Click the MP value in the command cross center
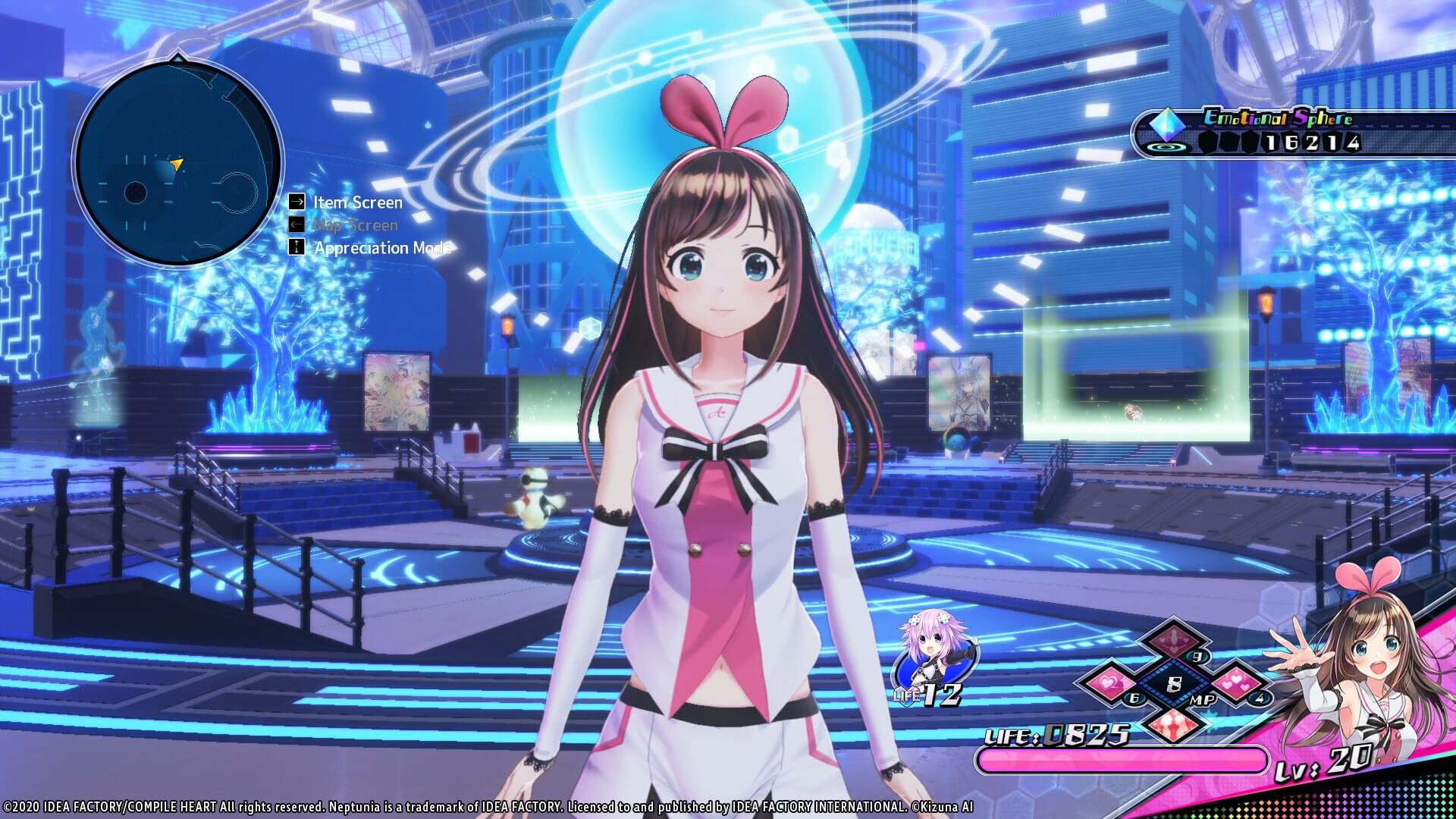The image size is (1456, 819). (x=1175, y=683)
